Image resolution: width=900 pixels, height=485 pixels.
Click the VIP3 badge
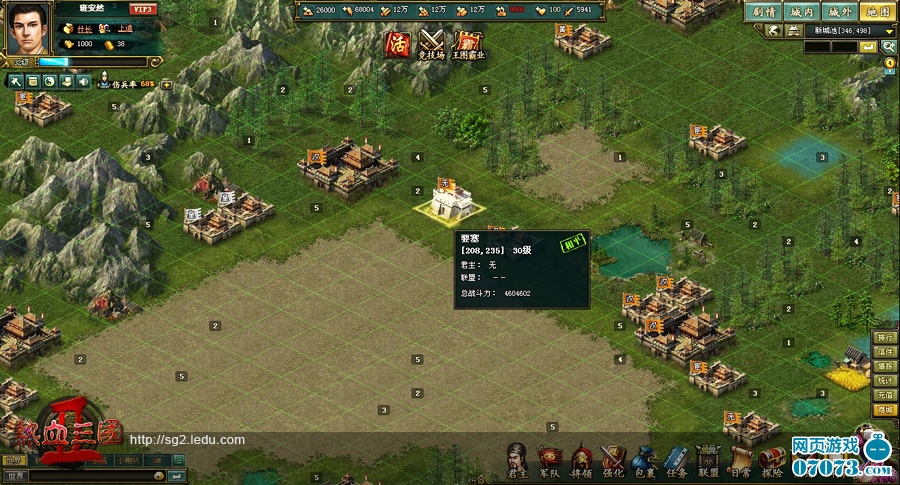(142, 9)
